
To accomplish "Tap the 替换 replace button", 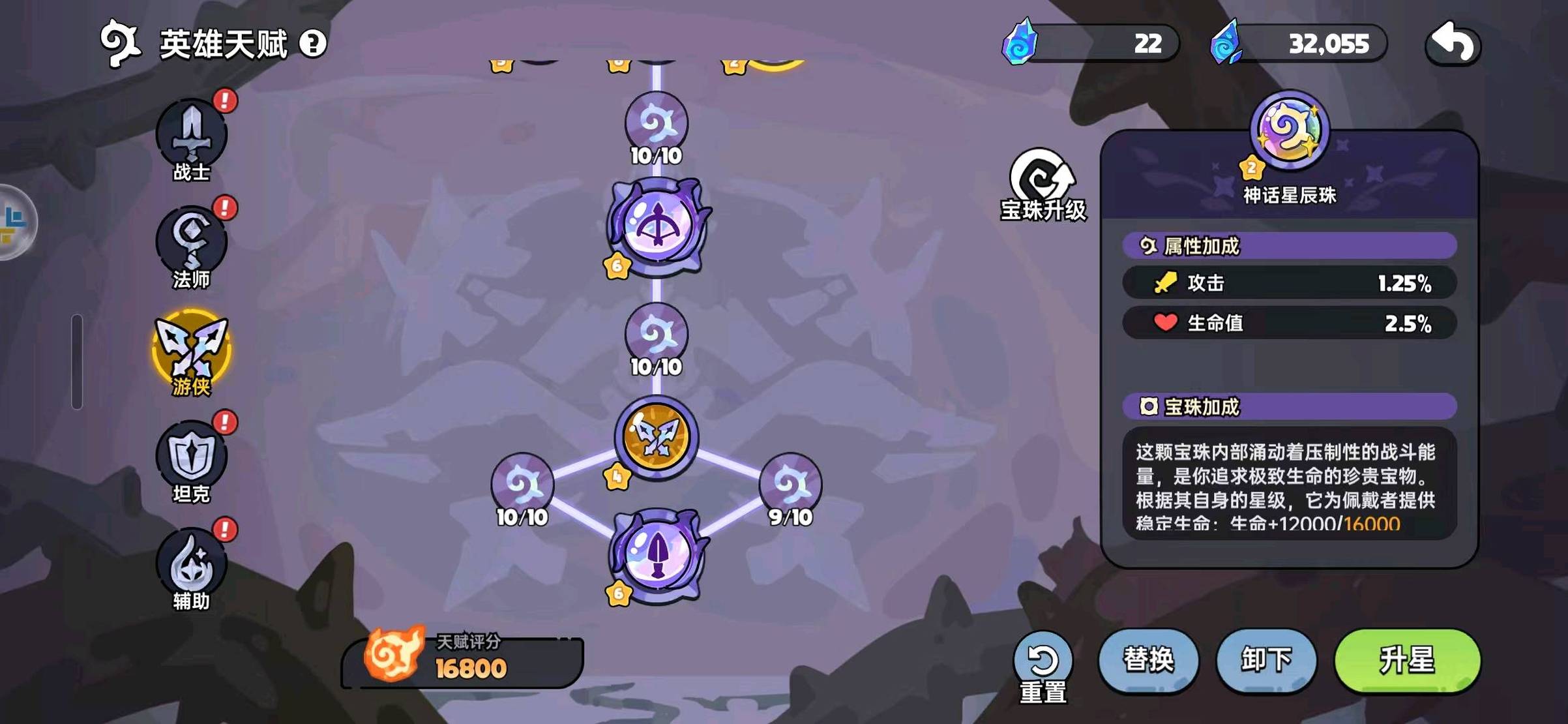I will pyautogui.click(x=1148, y=660).
